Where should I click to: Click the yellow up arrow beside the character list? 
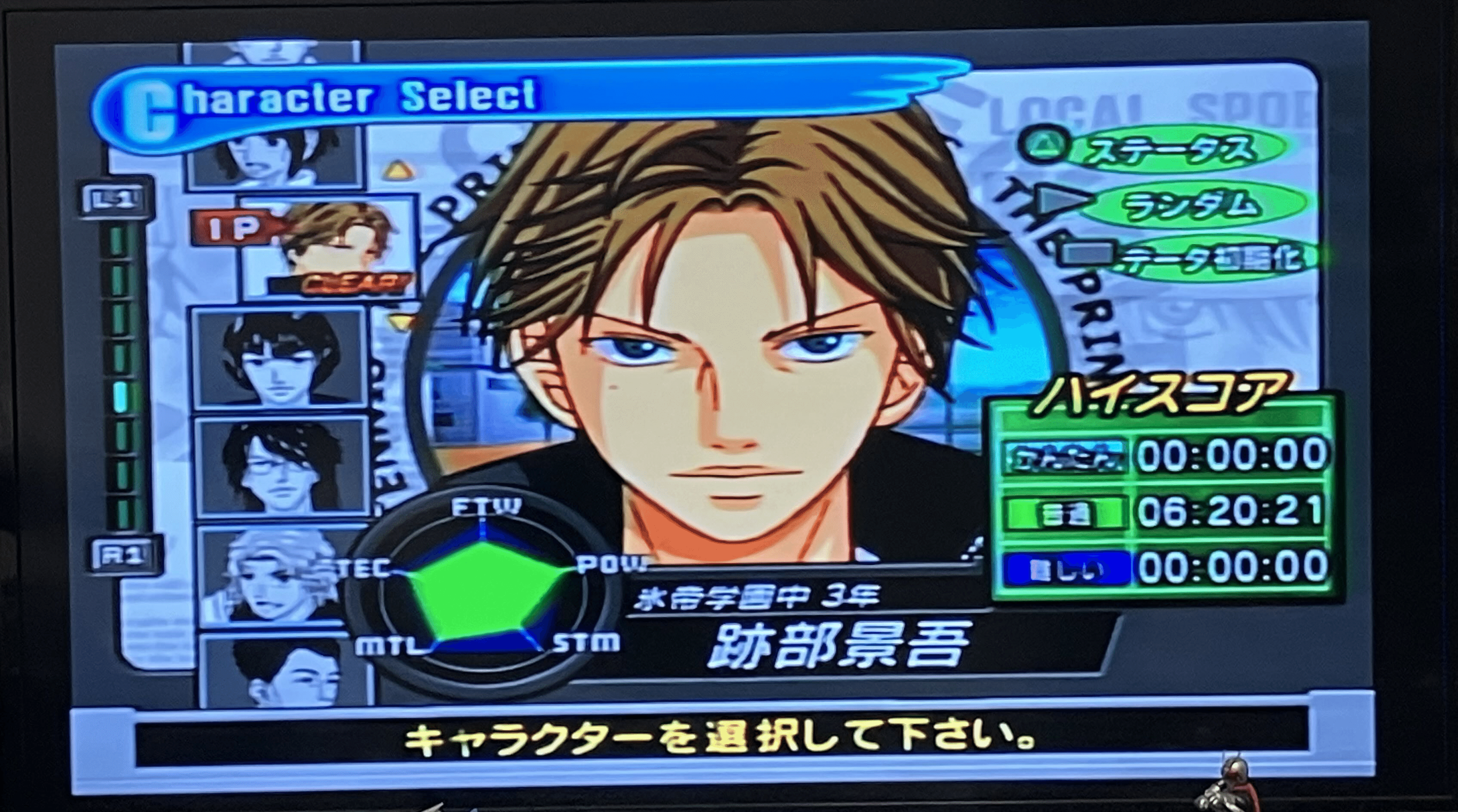pyautogui.click(x=398, y=168)
